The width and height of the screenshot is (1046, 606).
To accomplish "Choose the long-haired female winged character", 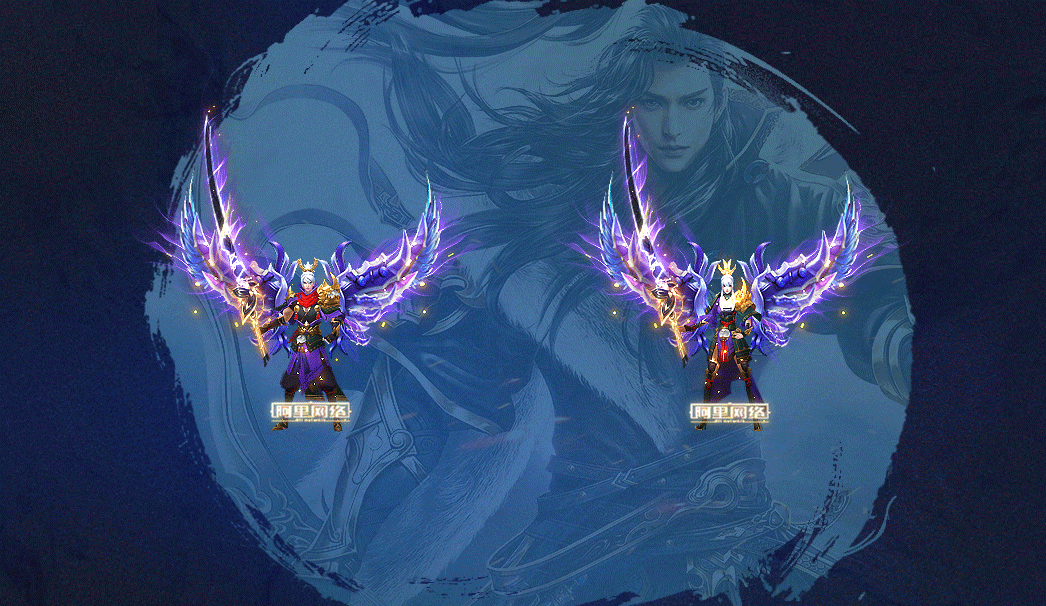I will tap(729, 335).
